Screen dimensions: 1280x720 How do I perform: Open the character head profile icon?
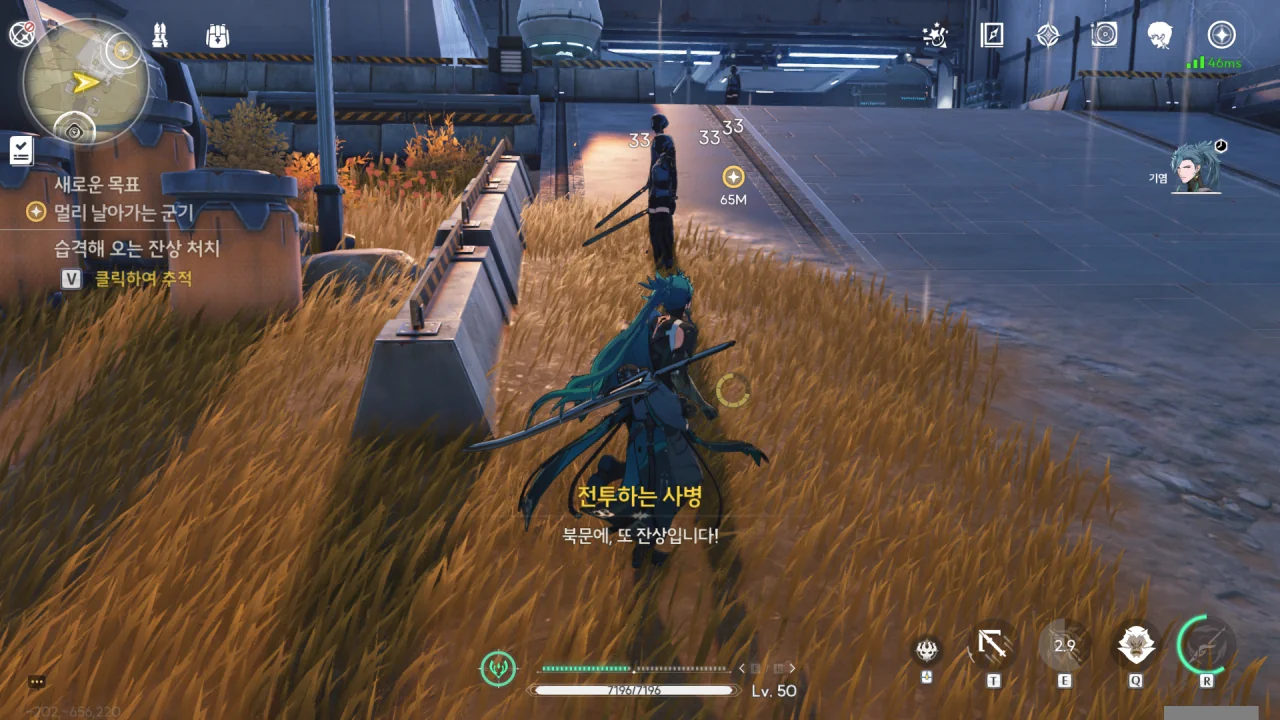[x=1160, y=35]
